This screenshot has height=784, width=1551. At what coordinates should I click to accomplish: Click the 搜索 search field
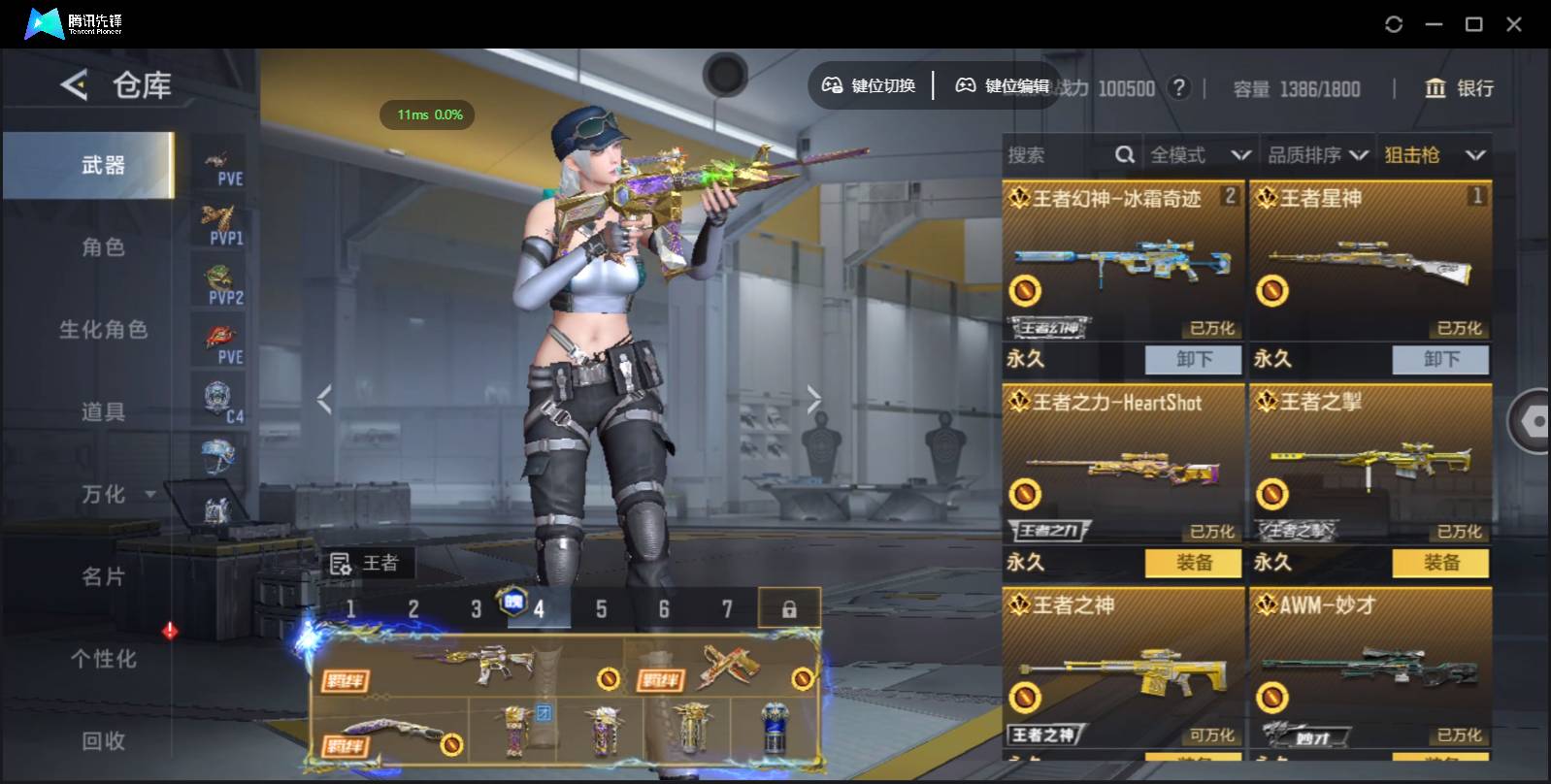click(x=1058, y=155)
